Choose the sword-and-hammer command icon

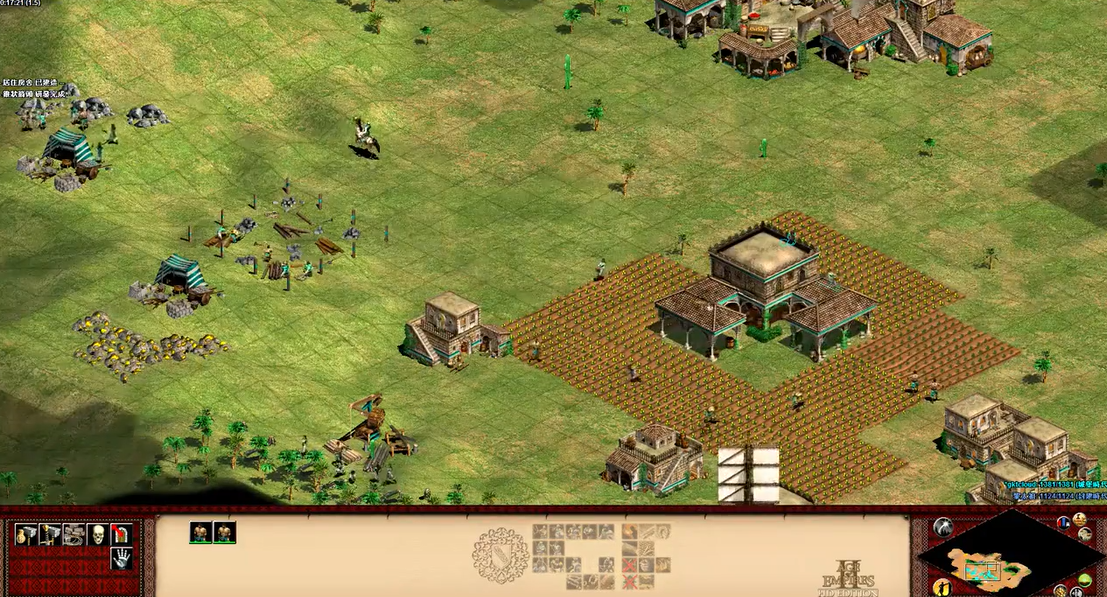point(48,535)
